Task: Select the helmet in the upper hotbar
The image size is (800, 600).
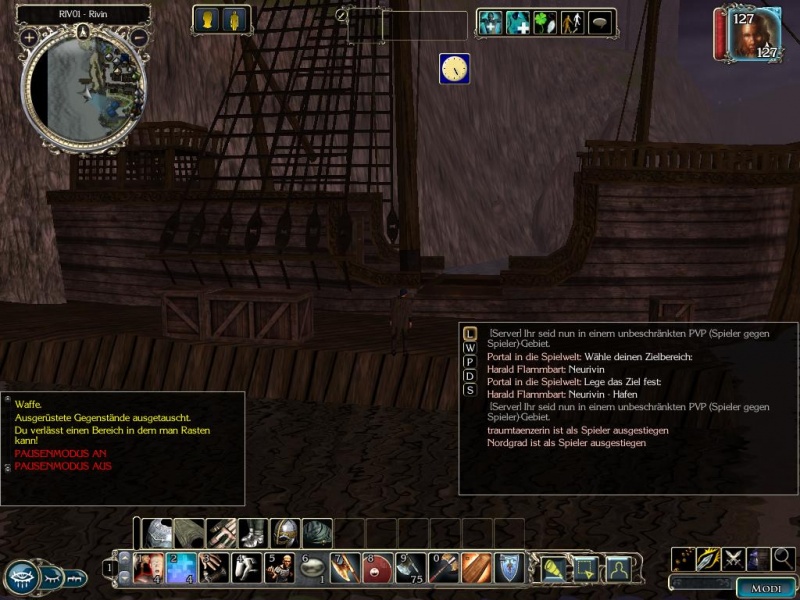Action: 286,533
